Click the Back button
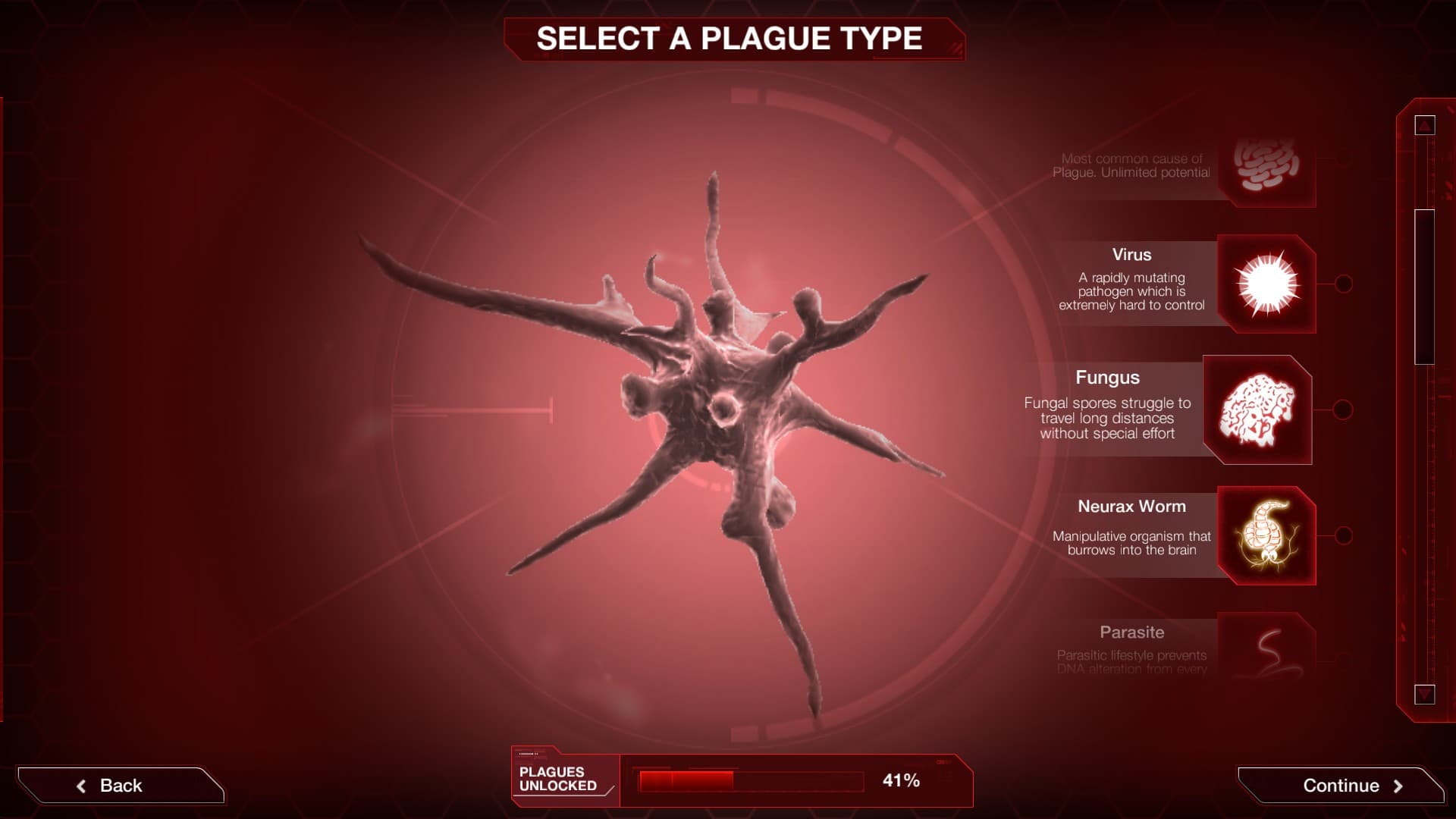This screenshot has width=1456, height=819. (121, 785)
